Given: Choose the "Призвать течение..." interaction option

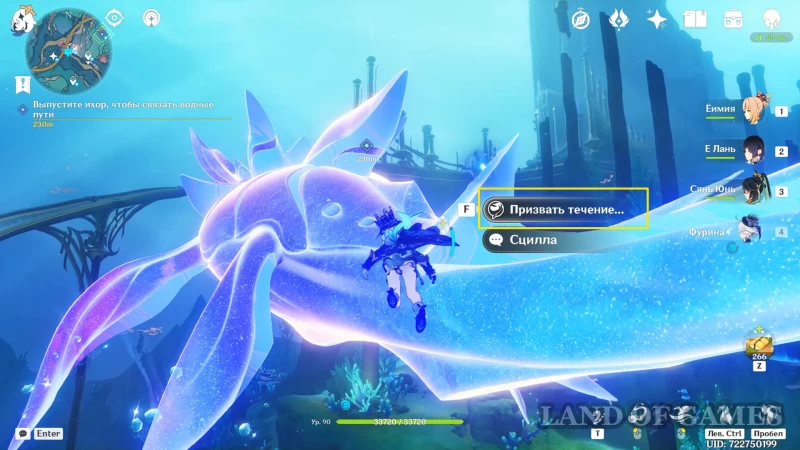Looking at the screenshot, I should point(563,209).
